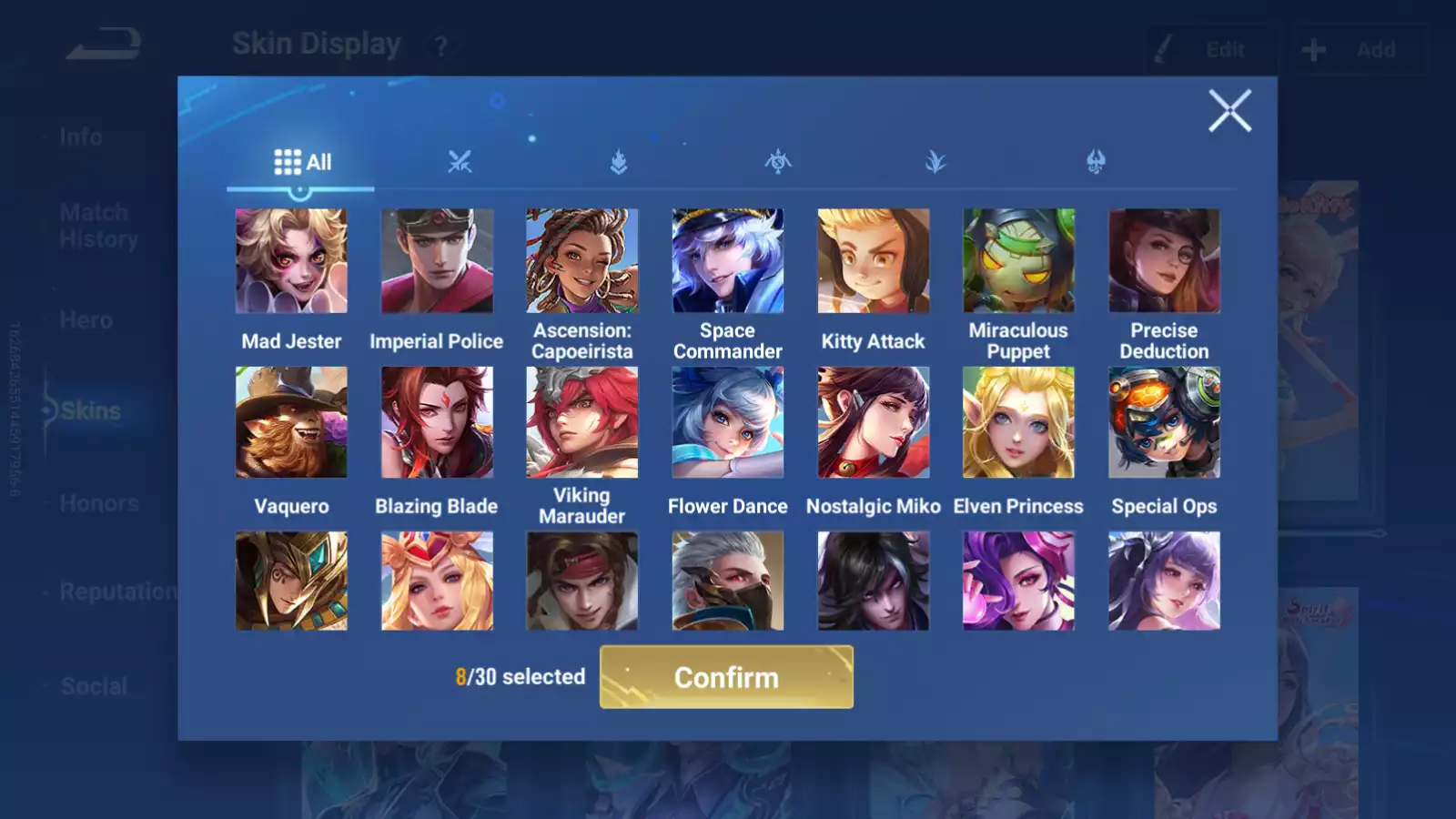Choose the Kitty Attack skin
1456x819 pixels.
873,261
